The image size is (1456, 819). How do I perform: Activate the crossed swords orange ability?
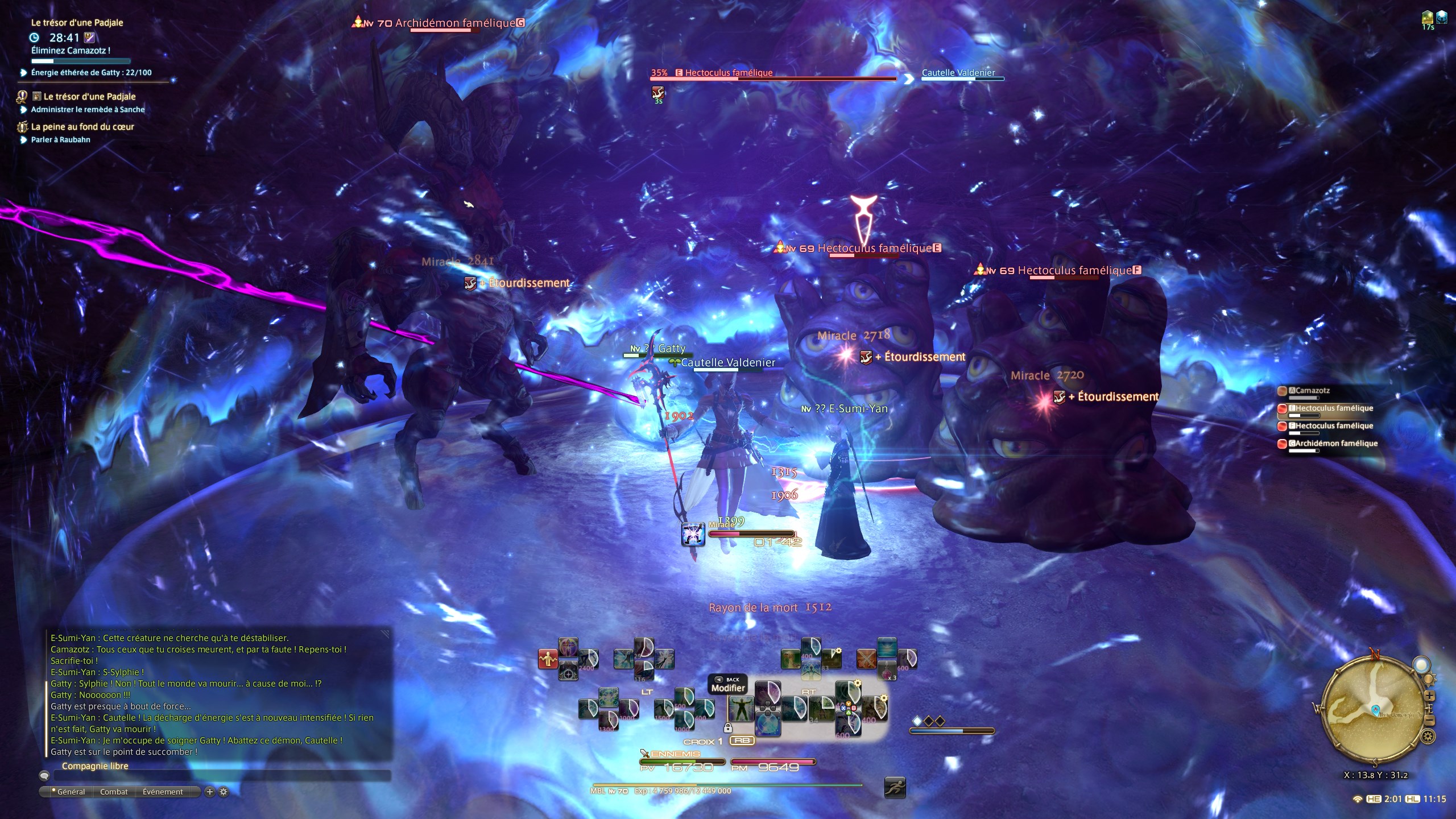point(866,659)
